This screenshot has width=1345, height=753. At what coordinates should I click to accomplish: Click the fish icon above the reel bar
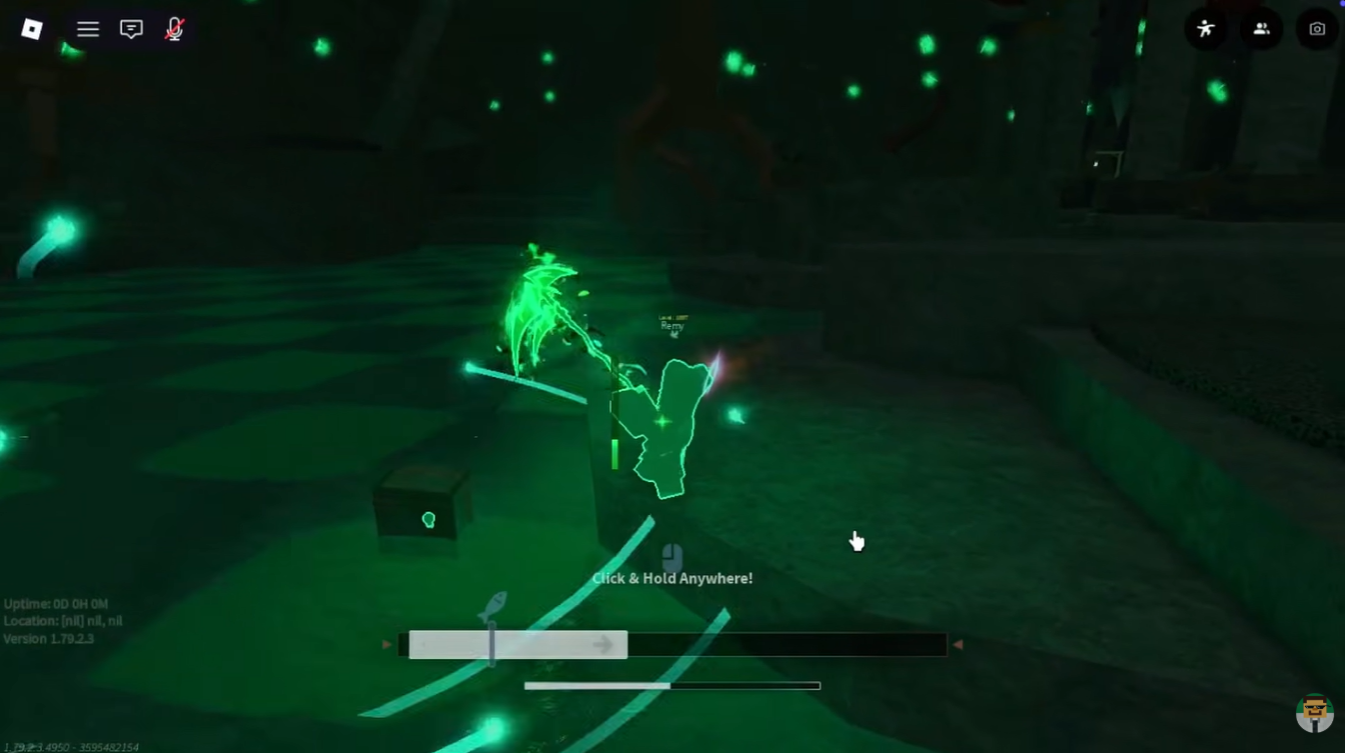tap(491, 604)
